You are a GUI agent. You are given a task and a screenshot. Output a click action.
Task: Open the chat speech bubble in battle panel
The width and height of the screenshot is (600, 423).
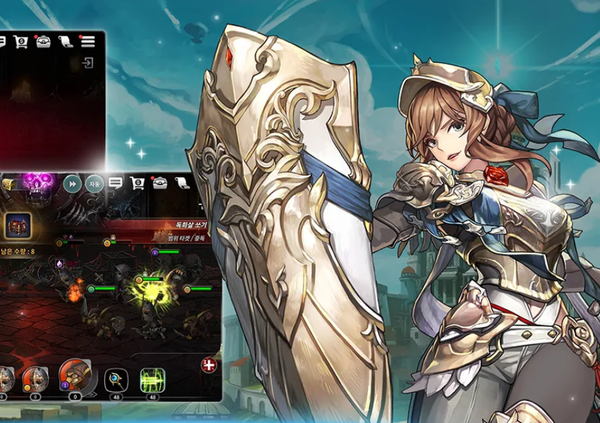(x=115, y=183)
